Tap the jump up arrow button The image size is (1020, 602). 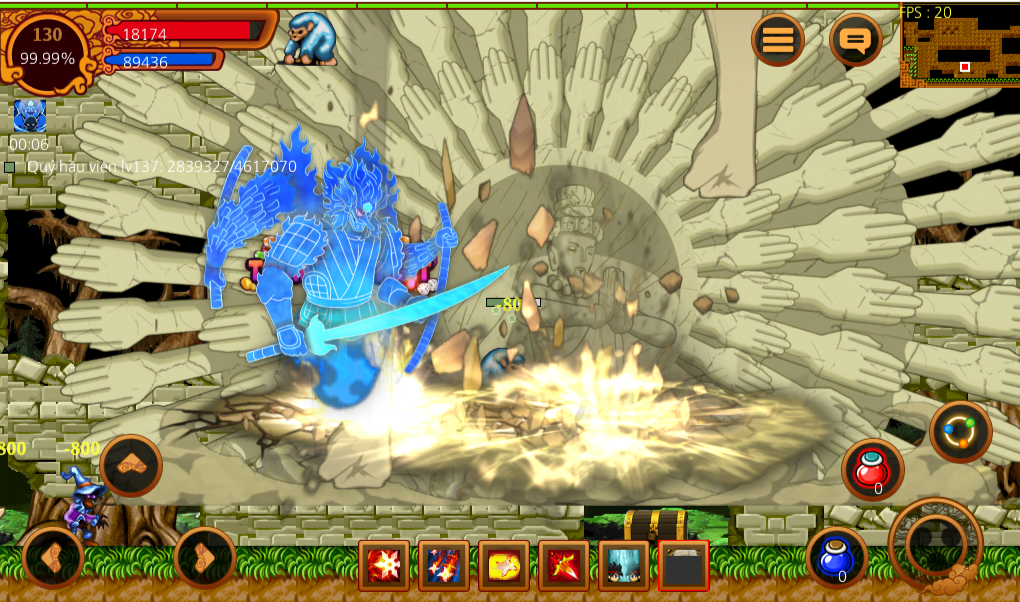131,465
